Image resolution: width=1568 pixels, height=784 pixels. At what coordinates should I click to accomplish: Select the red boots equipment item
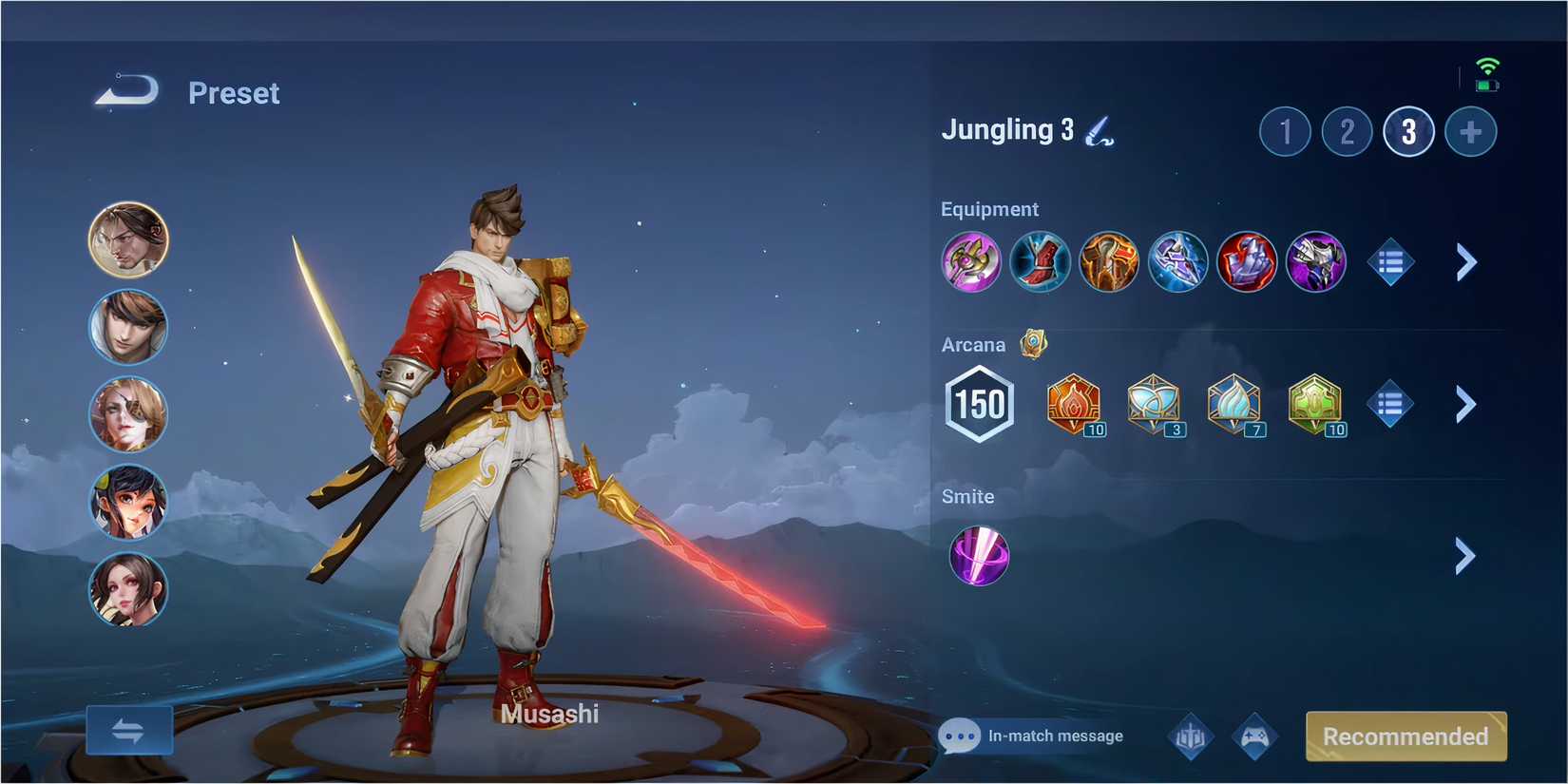(1040, 262)
